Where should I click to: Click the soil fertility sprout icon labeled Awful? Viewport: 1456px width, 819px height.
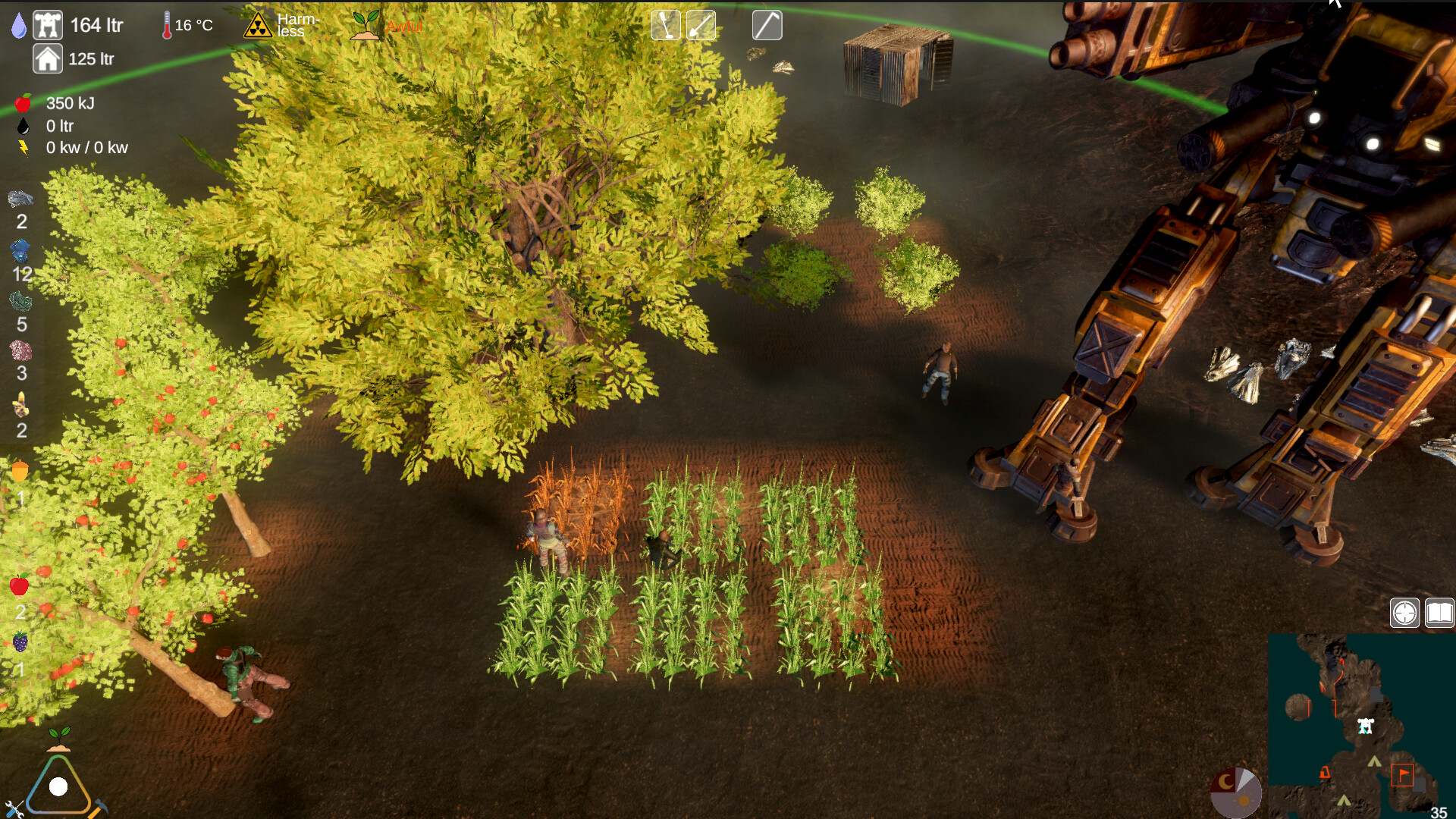tap(366, 25)
